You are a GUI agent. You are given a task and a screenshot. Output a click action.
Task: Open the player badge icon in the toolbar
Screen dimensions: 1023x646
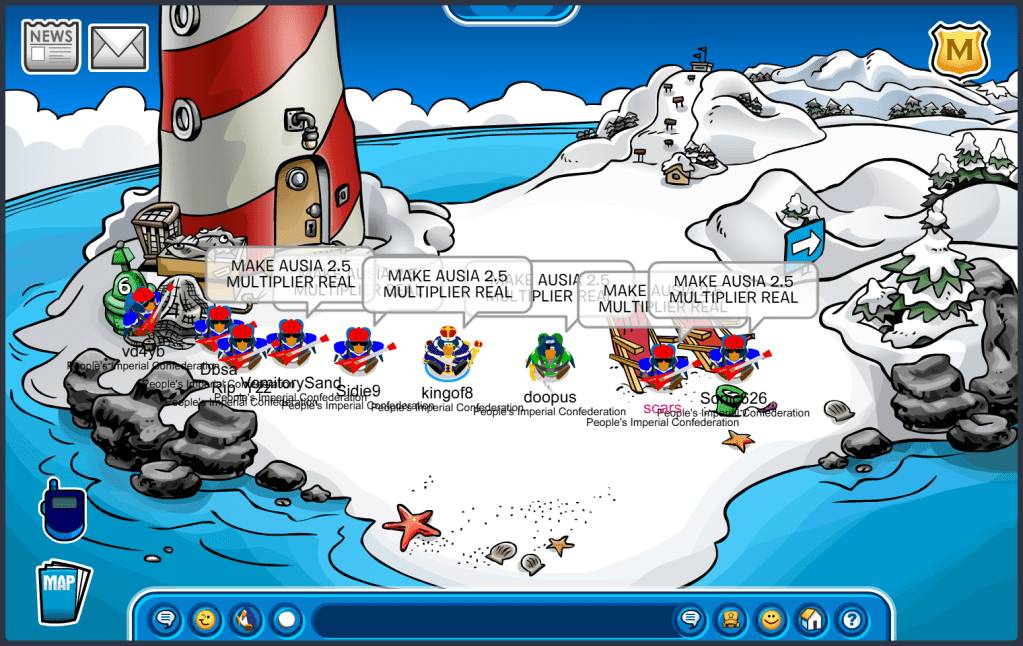[730, 620]
